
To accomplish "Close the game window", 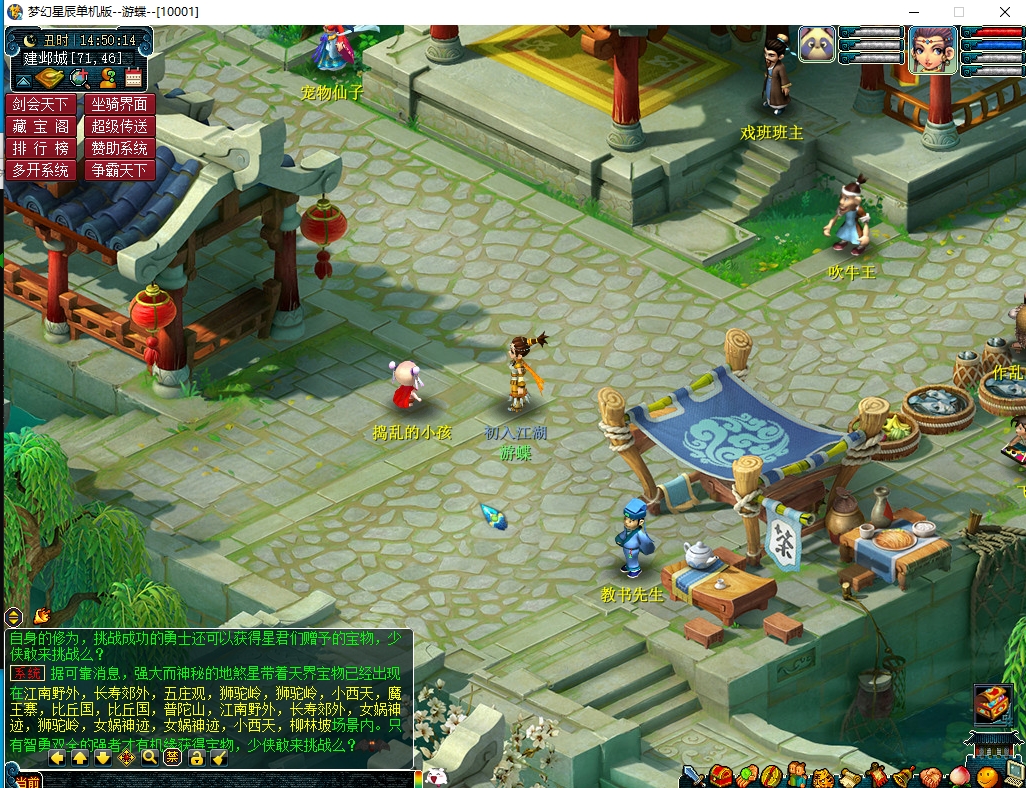I will click(1003, 12).
